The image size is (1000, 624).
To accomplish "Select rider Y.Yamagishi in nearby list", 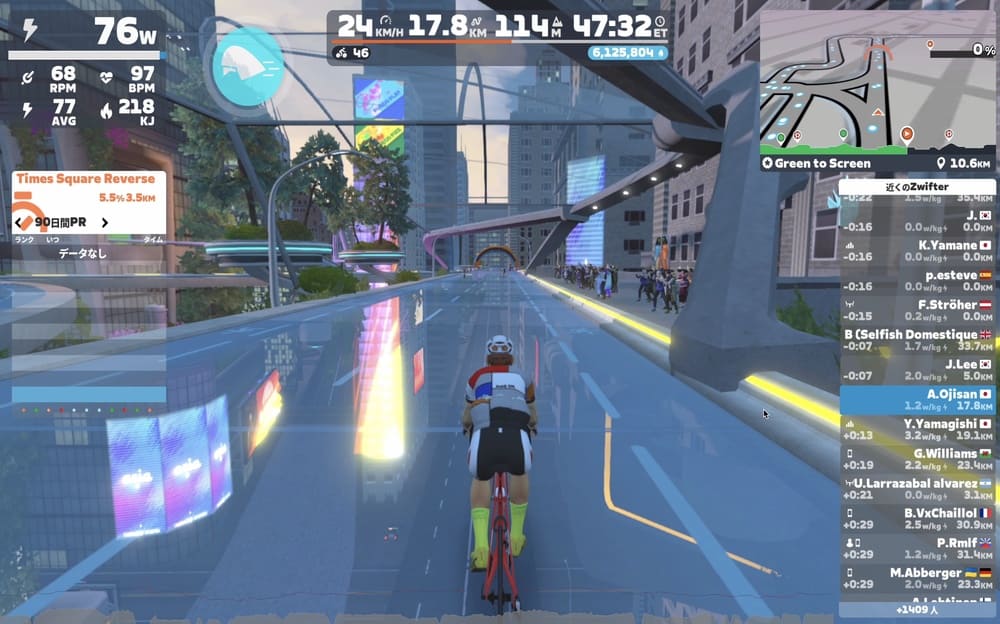I will (x=918, y=430).
